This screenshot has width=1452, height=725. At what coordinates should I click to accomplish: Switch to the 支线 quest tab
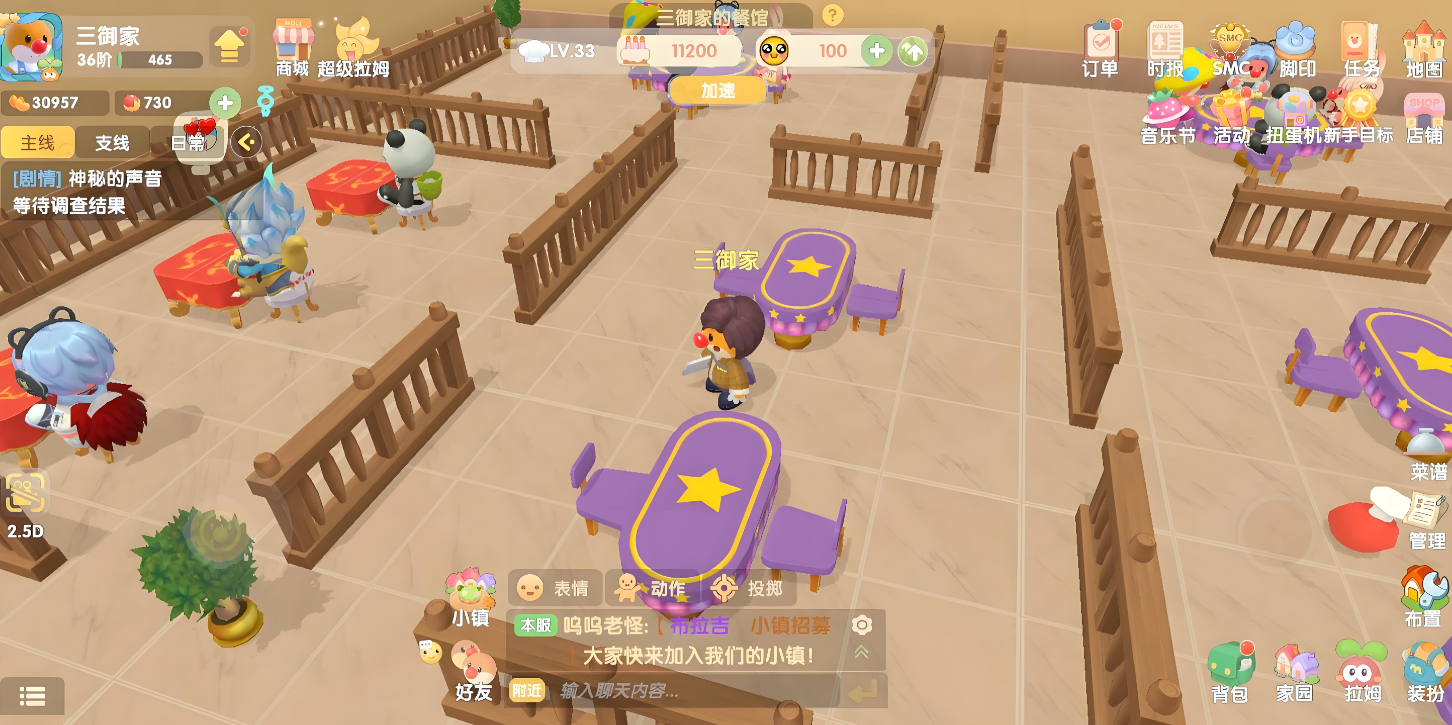[x=112, y=142]
